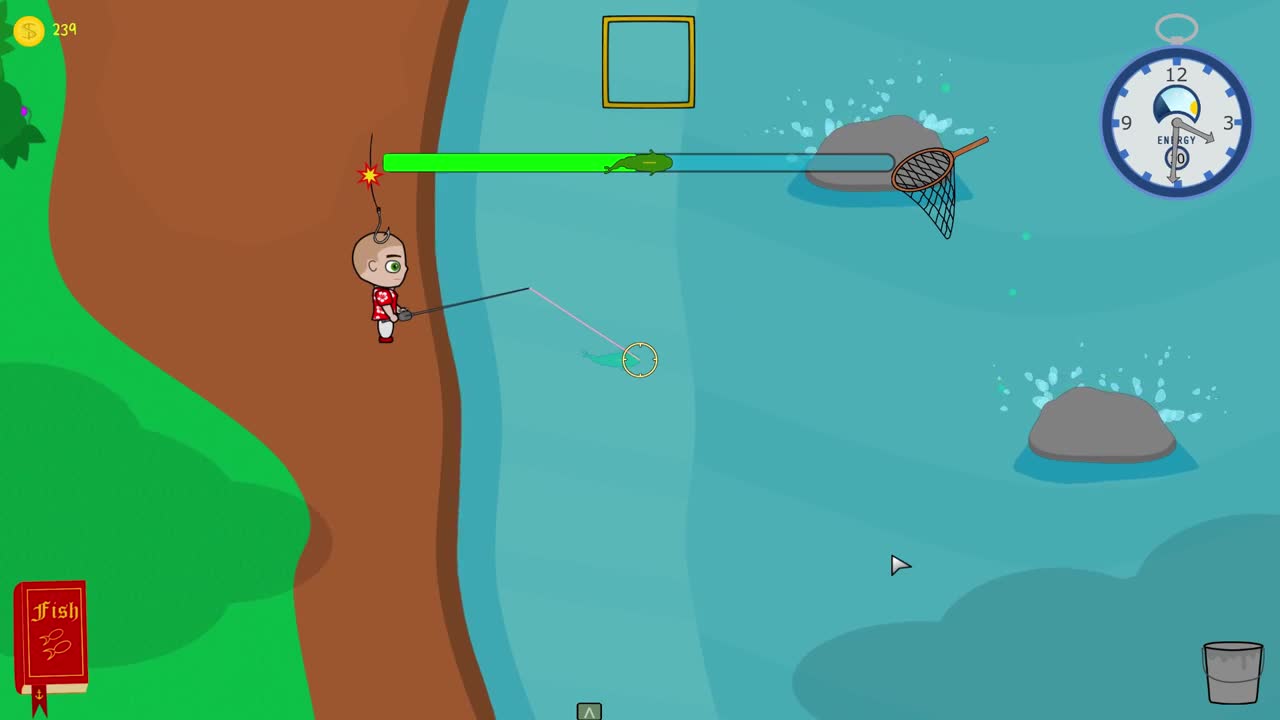
Task: Click the stopwatch ring atop the clock
Action: (1176, 27)
